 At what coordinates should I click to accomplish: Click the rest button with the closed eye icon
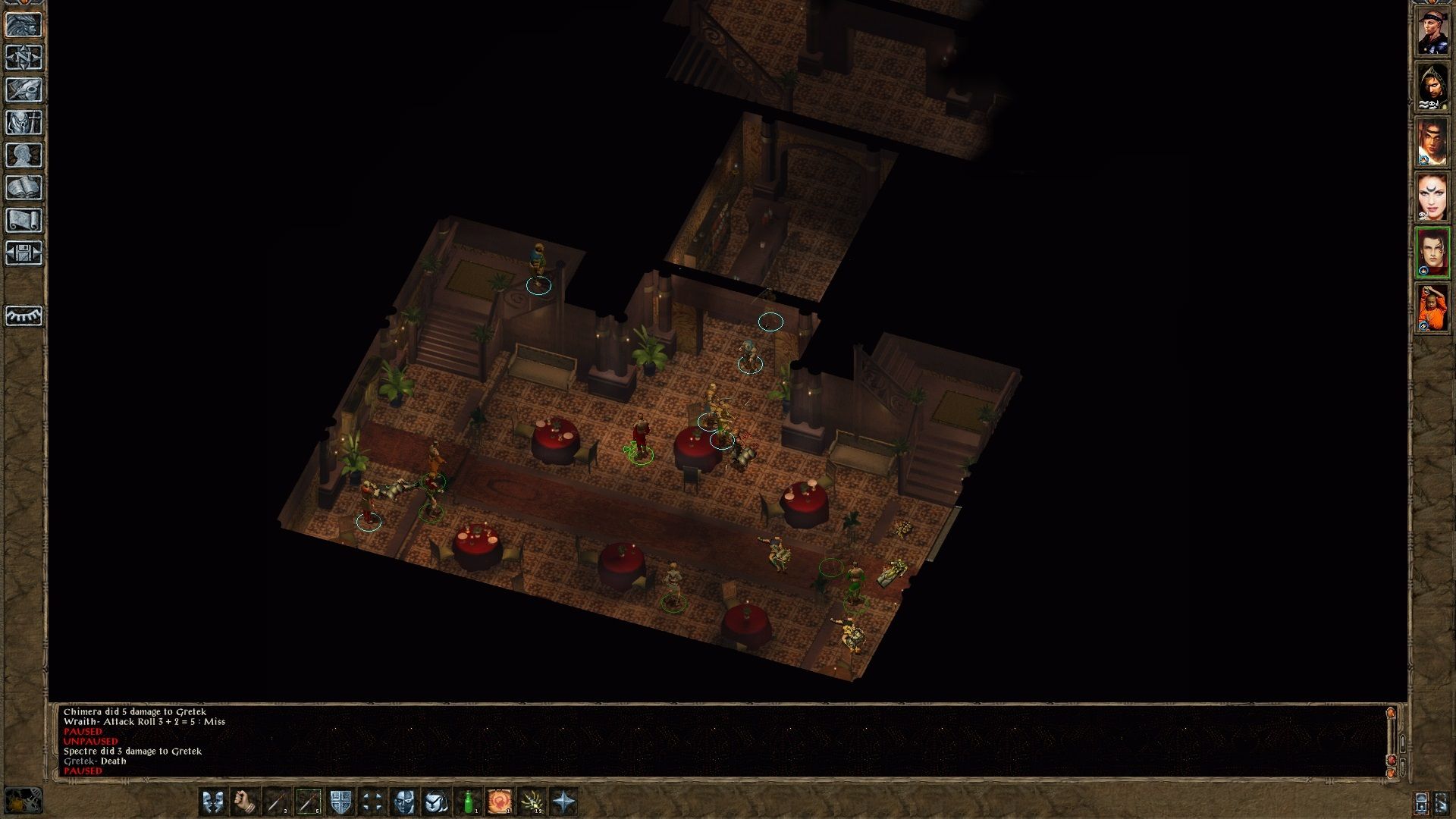coord(24,315)
